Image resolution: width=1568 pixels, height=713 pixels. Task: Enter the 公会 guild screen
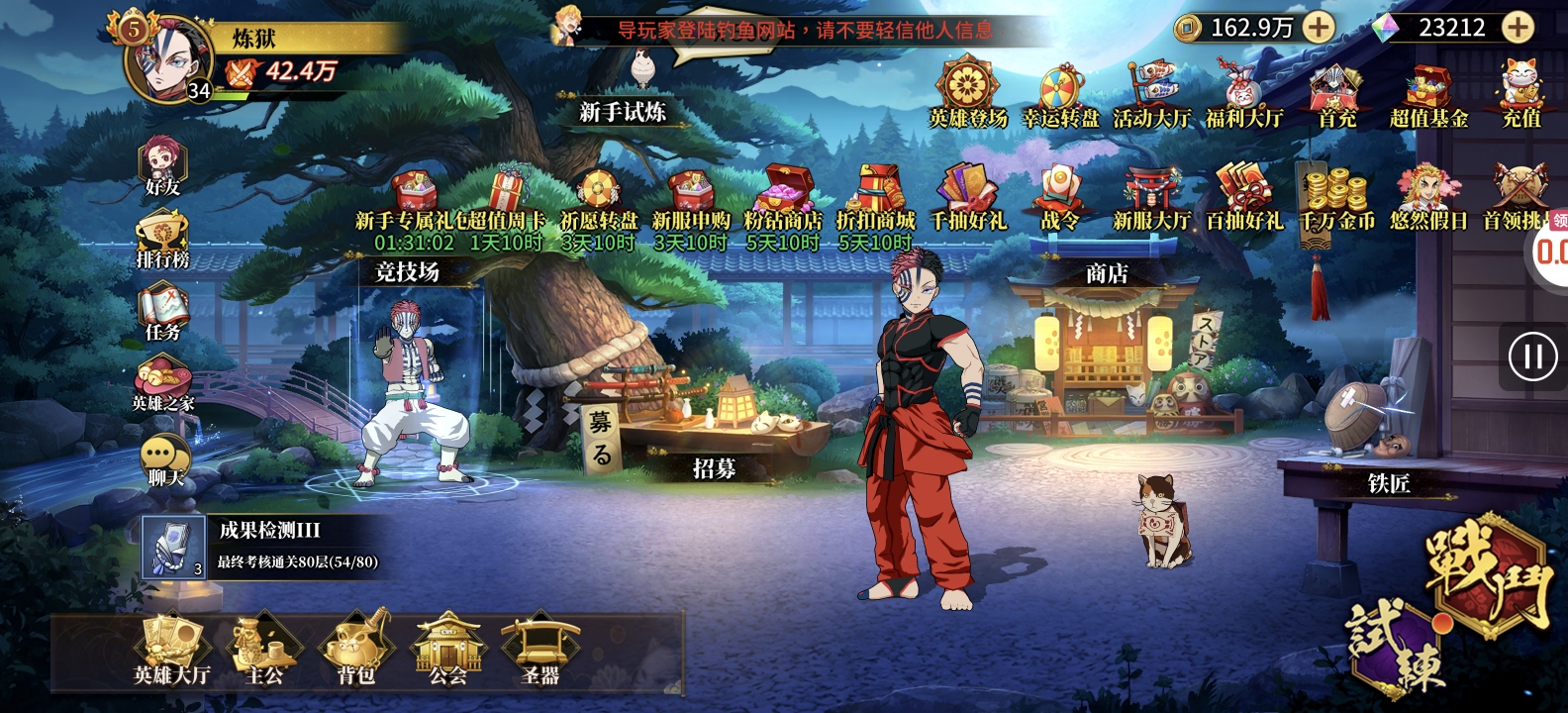448,650
